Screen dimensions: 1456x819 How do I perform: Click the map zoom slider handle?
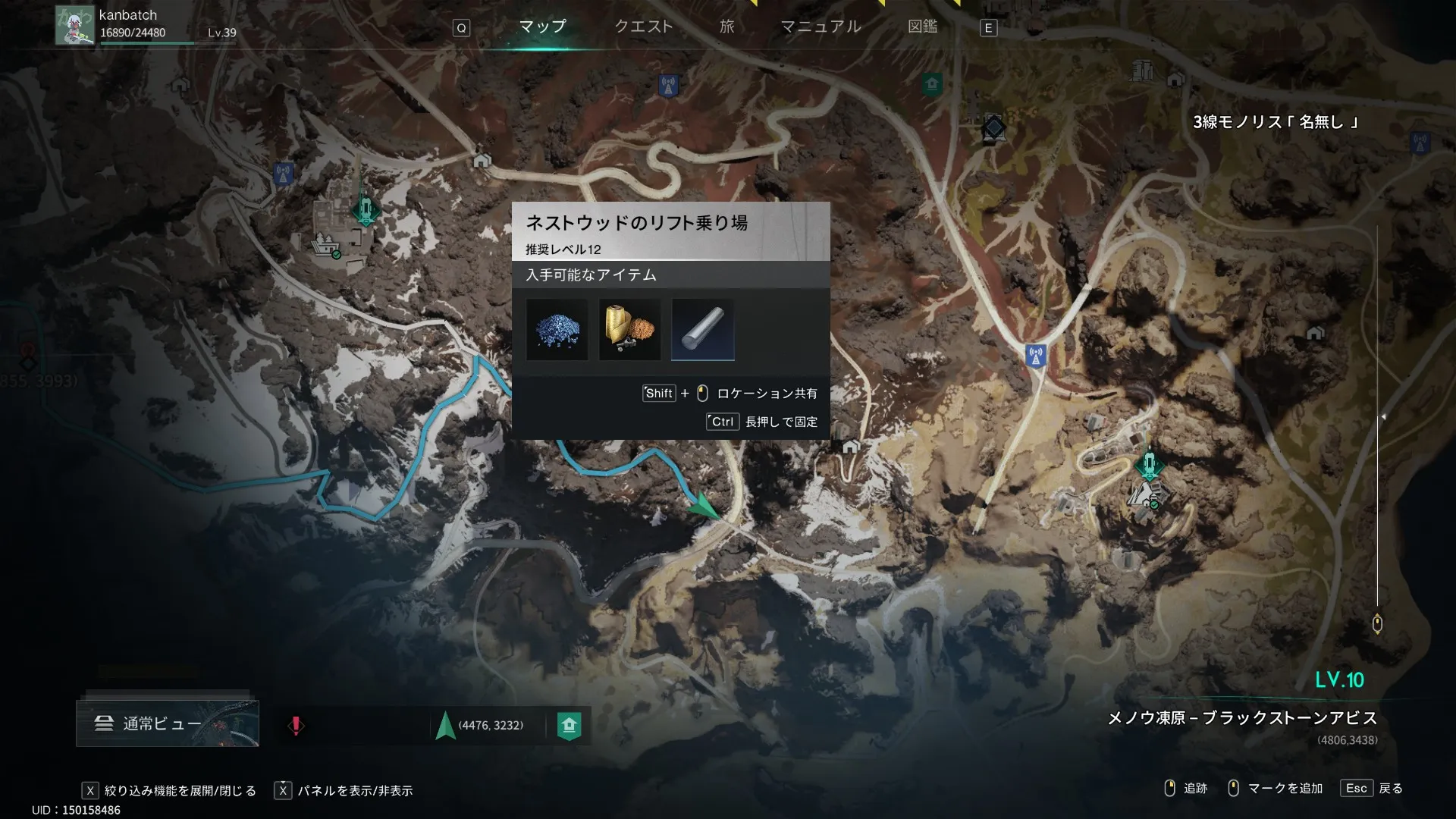pyautogui.click(x=1377, y=624)
